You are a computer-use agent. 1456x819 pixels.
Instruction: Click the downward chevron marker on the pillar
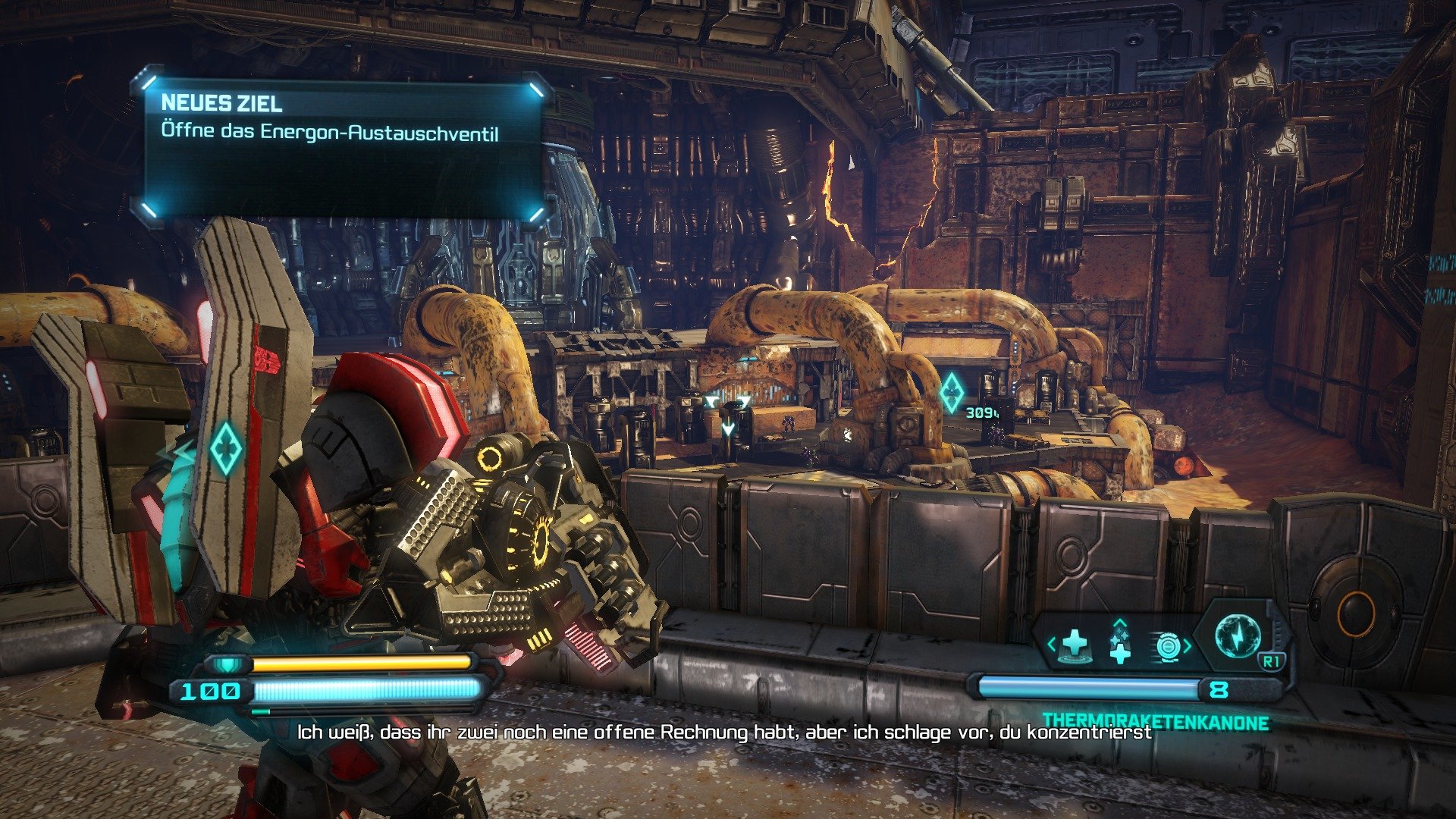pyautogui.click(x=727, y=428)
